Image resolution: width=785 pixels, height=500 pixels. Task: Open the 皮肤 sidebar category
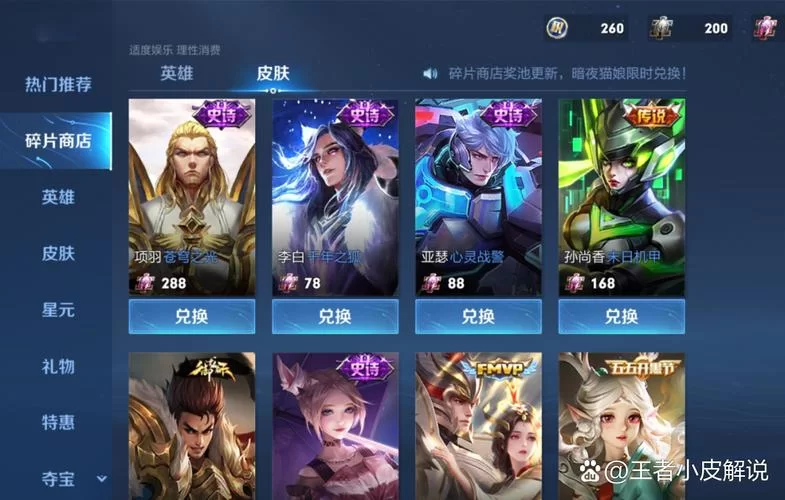pyautogui.click(x=58, y=253)
